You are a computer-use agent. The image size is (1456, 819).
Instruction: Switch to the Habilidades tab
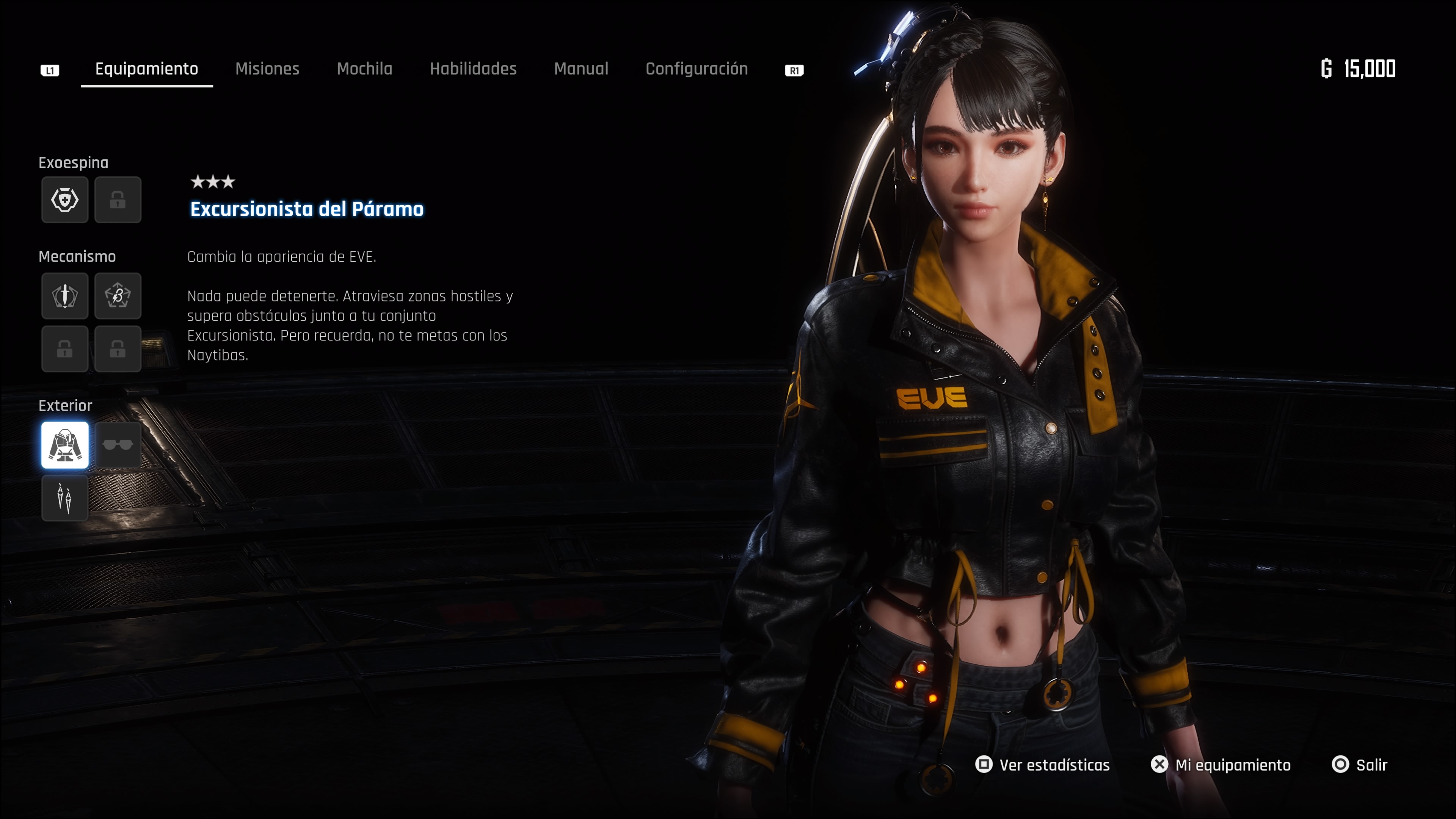(x=473, y=68)
